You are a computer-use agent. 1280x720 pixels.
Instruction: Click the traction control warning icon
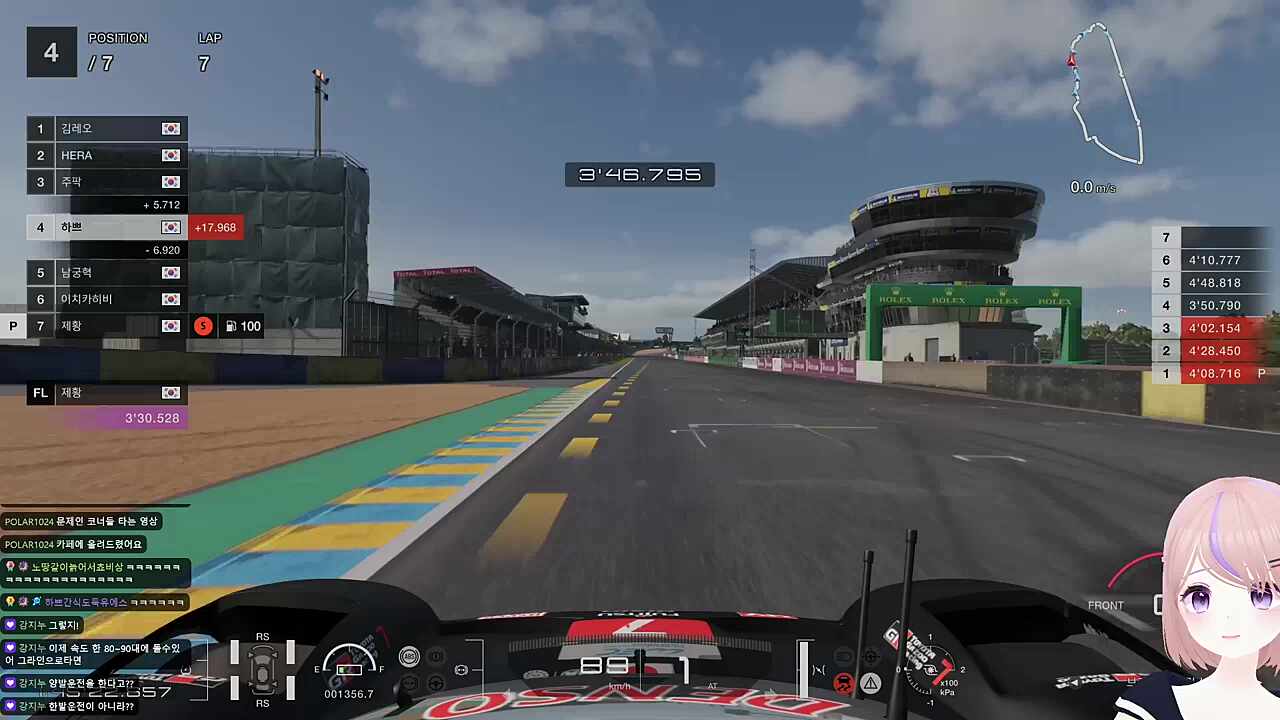843,683
